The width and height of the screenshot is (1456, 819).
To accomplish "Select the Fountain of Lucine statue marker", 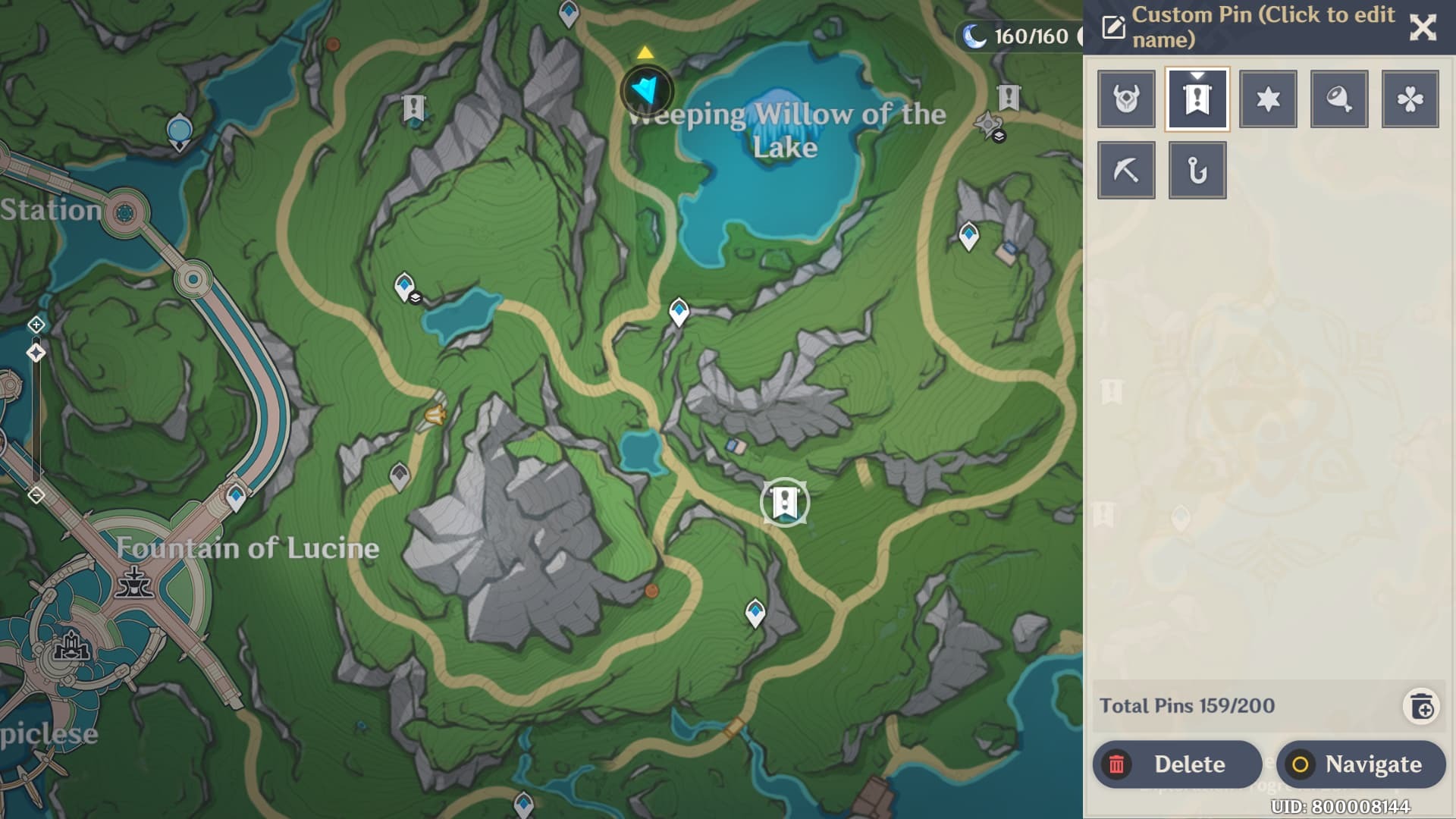I will point(134,582).
